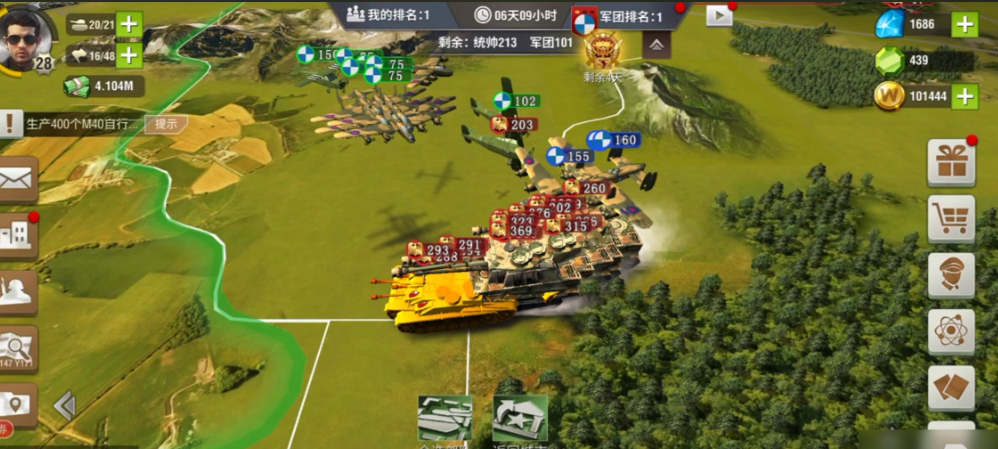Add more gold W coins
998x449 pixels.
click(964, 96)
